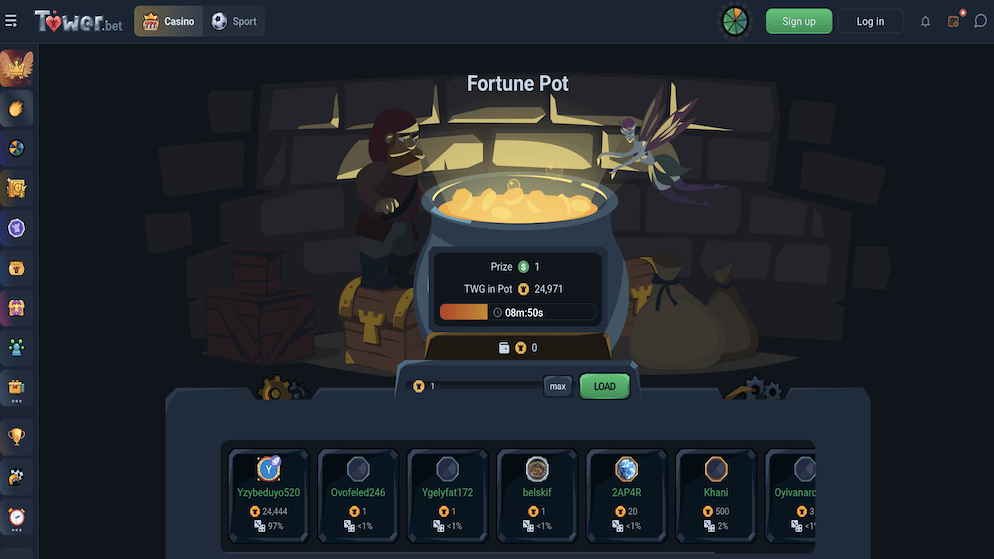Switch to the Casino tab
Screen dimensions: 994x559
click(x=169, y=21)
